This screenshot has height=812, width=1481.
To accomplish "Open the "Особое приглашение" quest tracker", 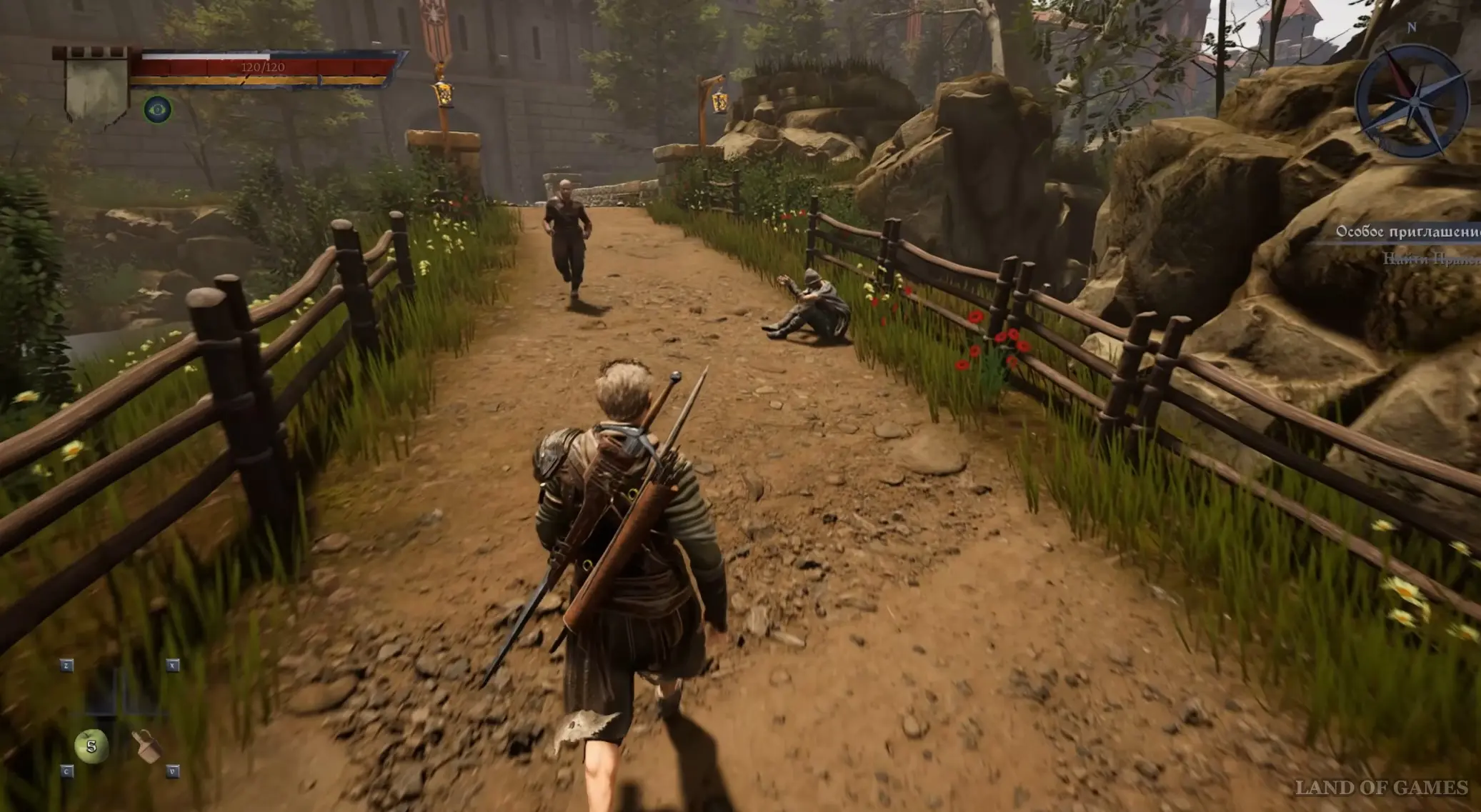I will coord(1407,231).
